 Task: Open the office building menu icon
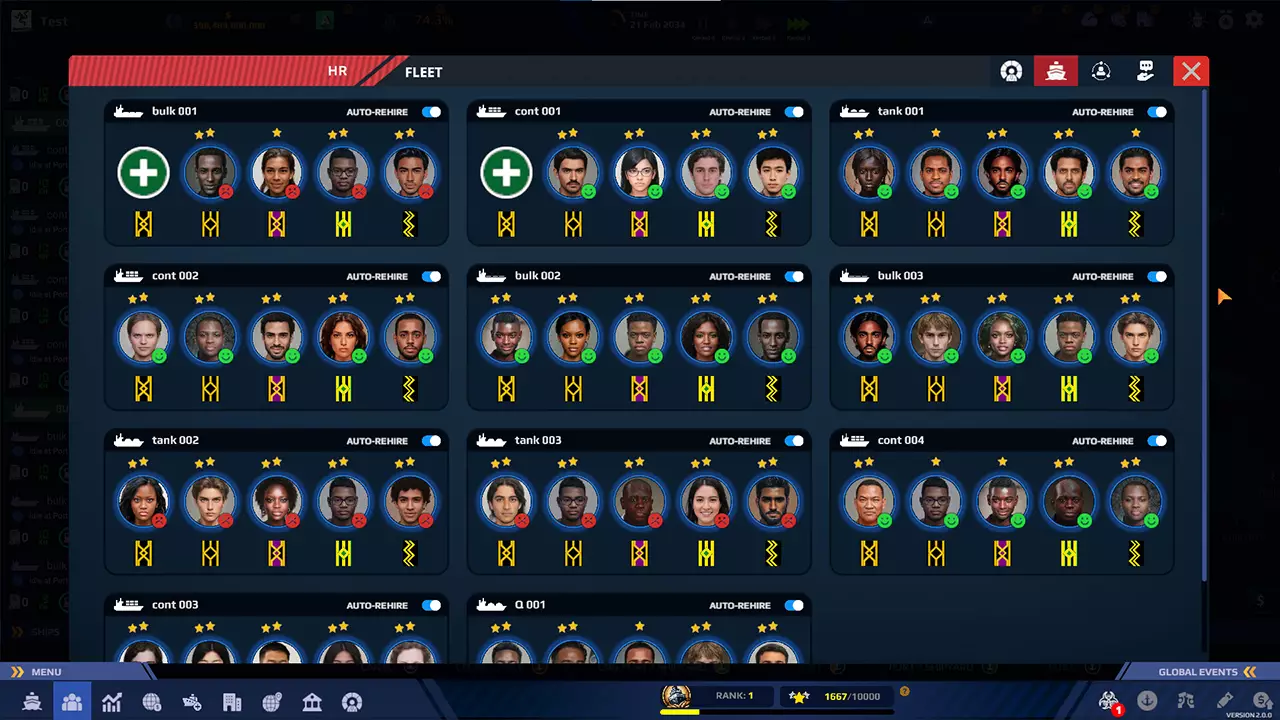pos(232,702)
